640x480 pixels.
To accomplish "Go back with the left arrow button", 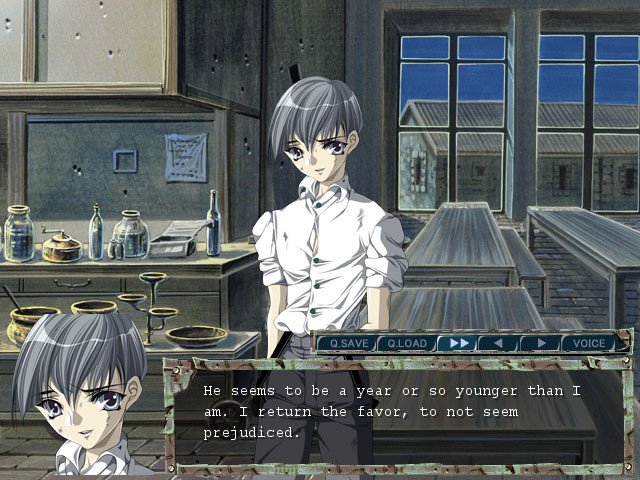I will click(497, 343).
